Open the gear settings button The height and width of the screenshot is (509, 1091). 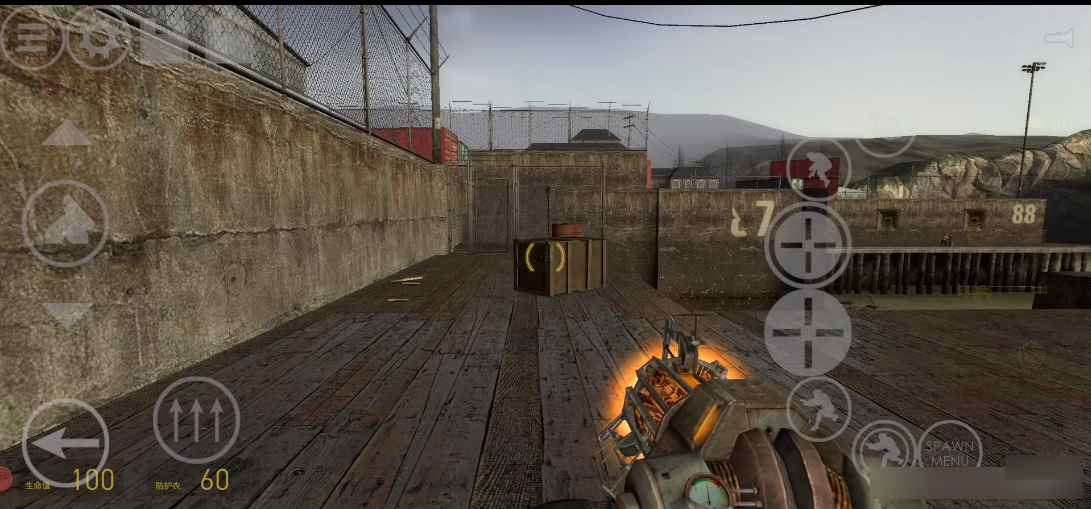point(98,38)
